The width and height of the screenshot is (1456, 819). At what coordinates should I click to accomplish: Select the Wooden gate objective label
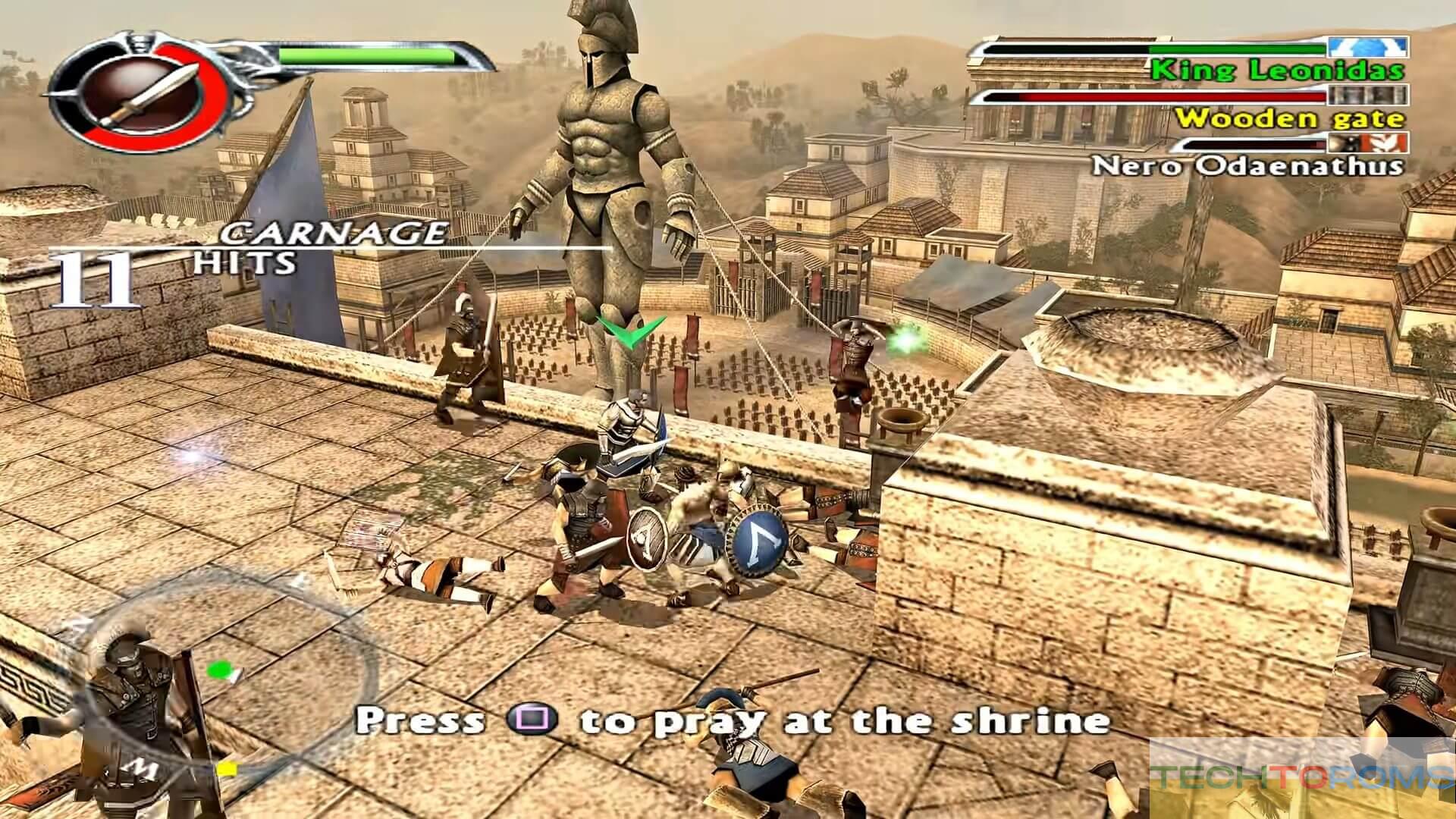point(1289,118)
